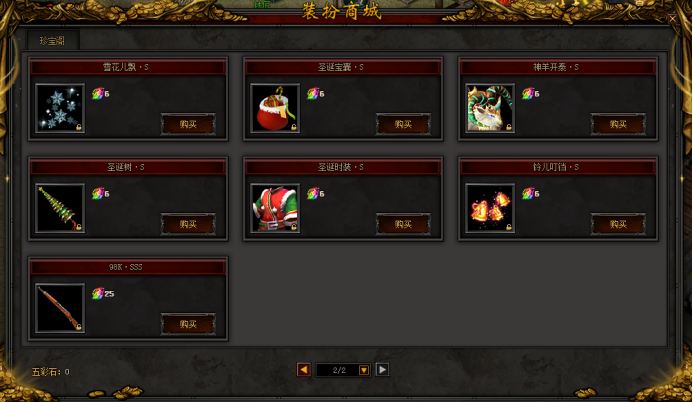Select the snowflake effect icon
Viewport: 693px width, 402px height.
pyautogui.click(x=60, y=108)
